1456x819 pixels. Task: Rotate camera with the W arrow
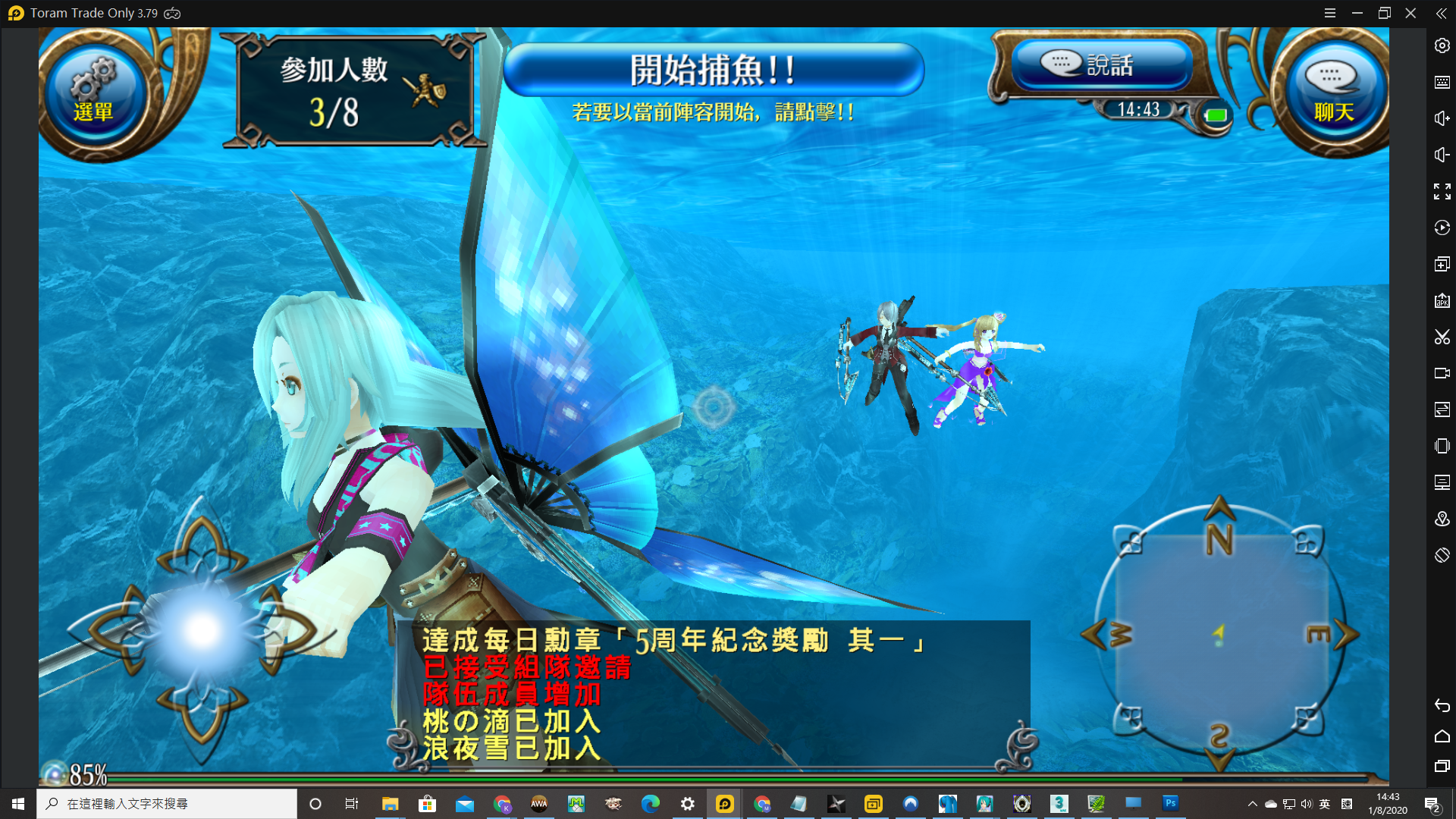1094,634
